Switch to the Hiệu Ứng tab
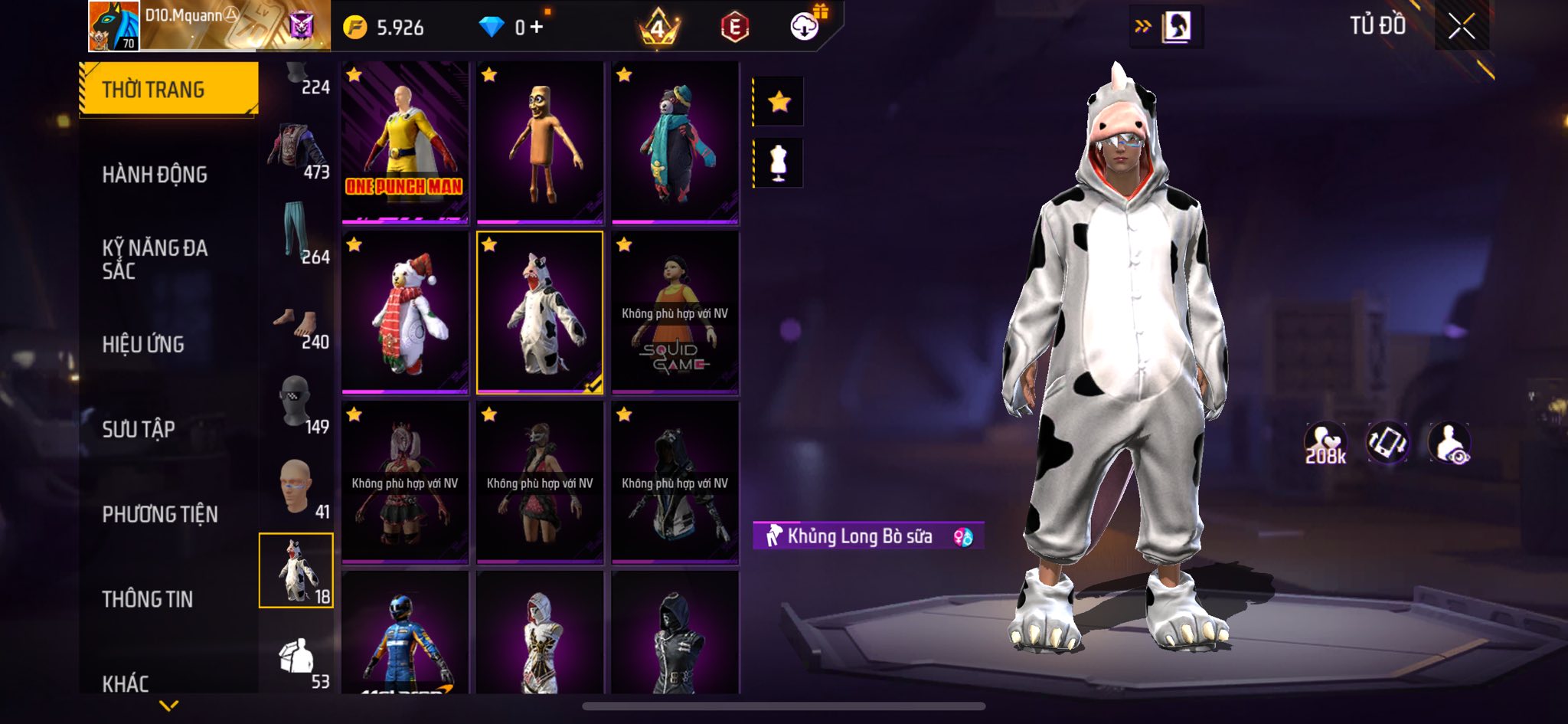 pos(143,345)
